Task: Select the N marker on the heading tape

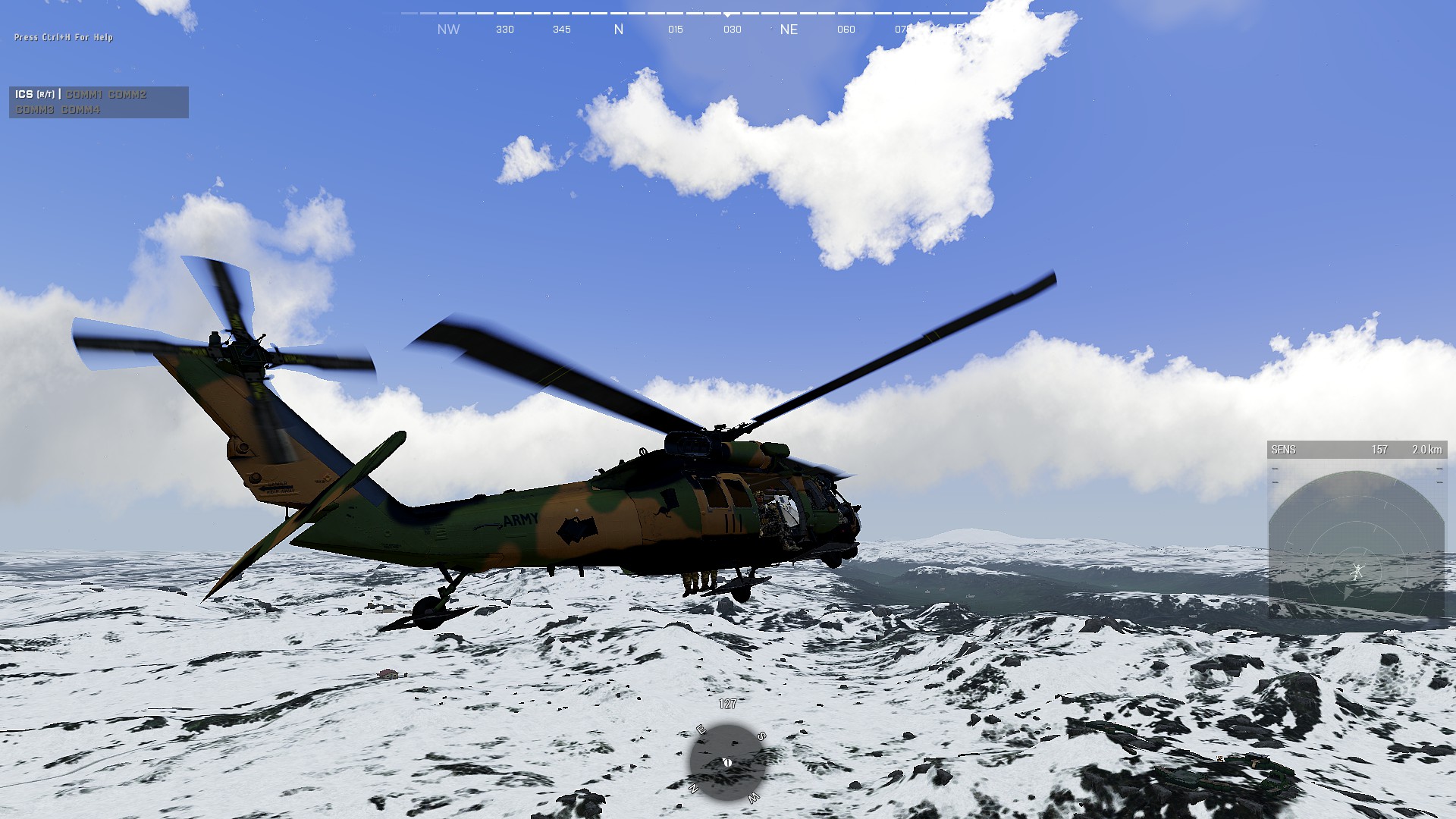Action: 619,29
